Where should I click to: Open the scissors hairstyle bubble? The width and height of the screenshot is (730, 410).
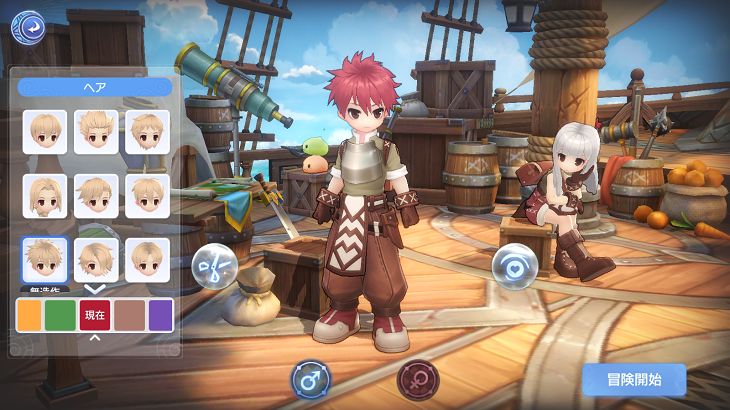[x=214, y=266]
